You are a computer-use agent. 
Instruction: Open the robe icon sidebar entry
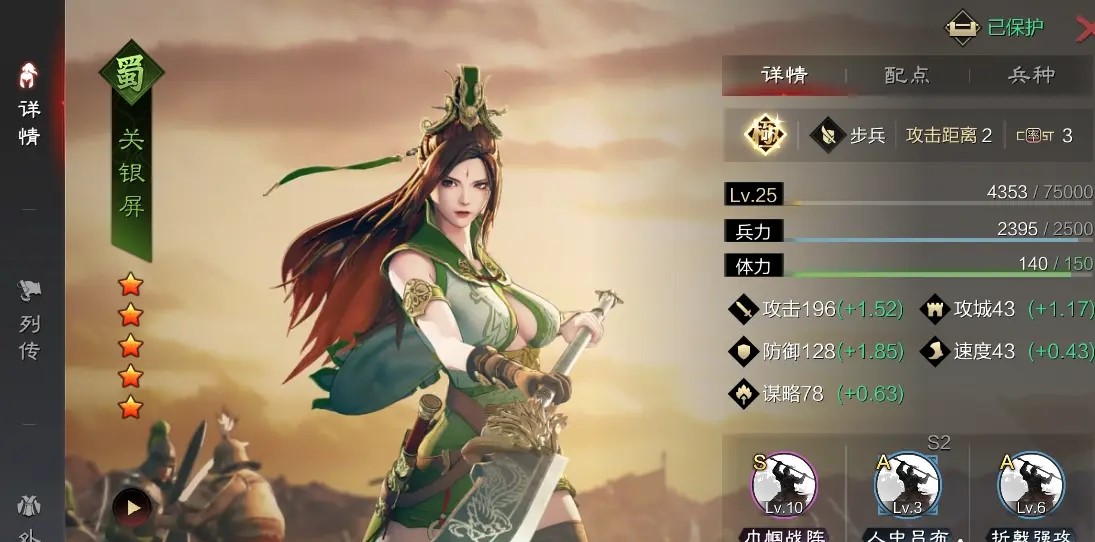pos(30,510)
